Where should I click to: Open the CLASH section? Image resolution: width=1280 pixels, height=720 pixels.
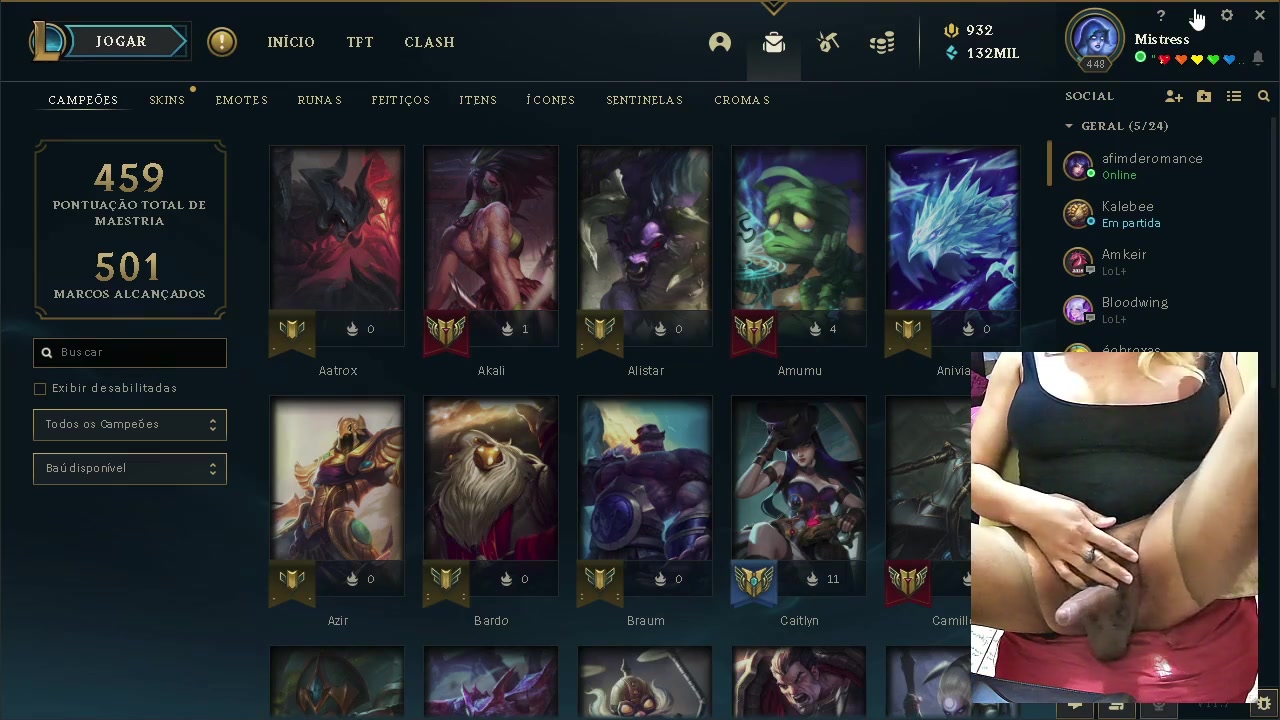(429, 42)
